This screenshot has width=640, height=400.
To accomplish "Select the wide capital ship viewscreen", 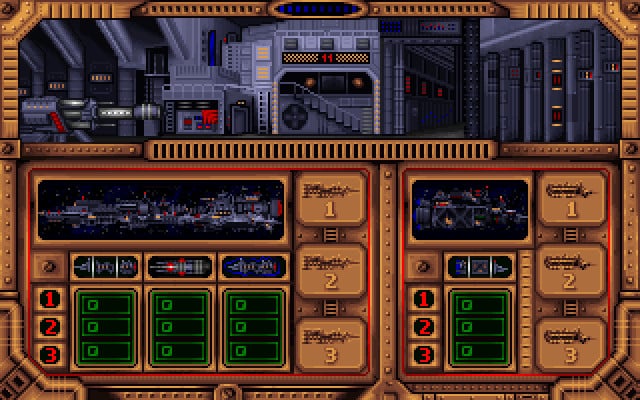I will 160,208.
